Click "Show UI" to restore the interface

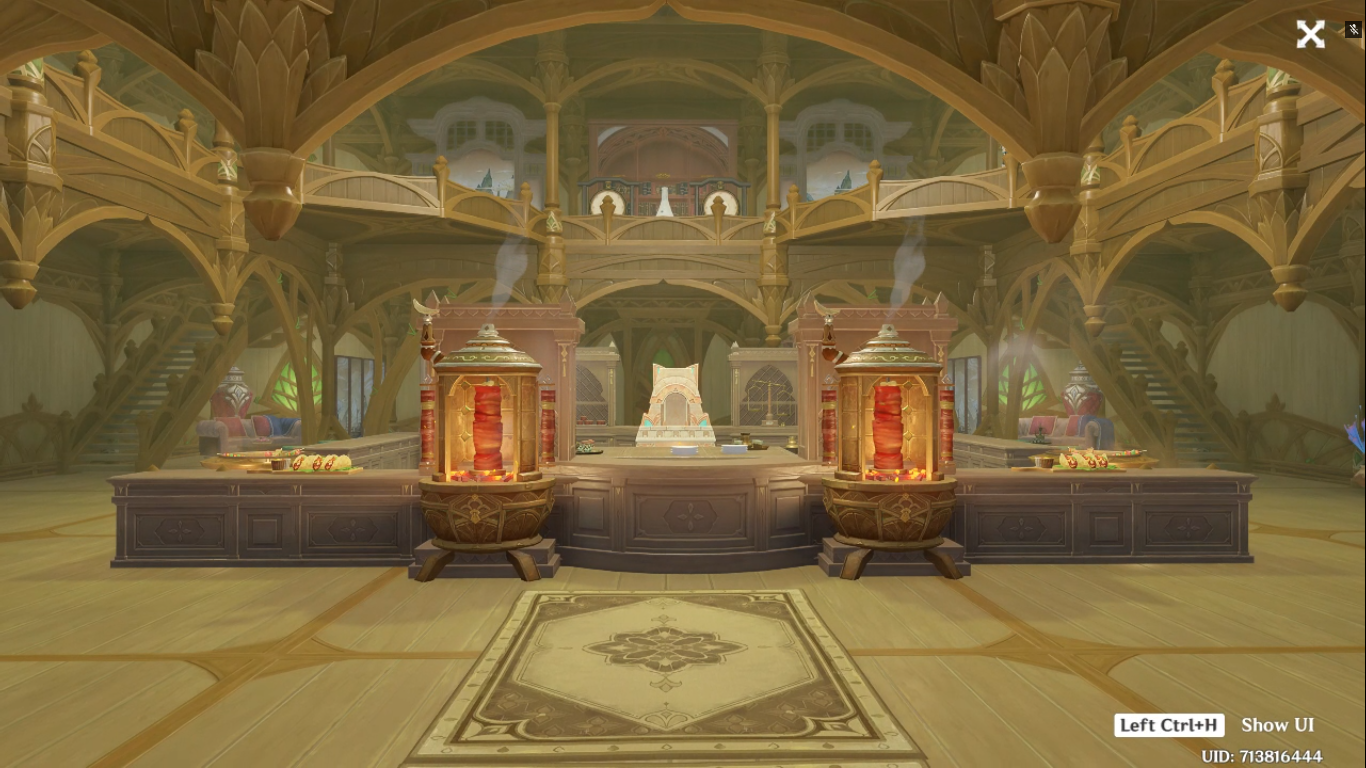tap(1277, 725)
